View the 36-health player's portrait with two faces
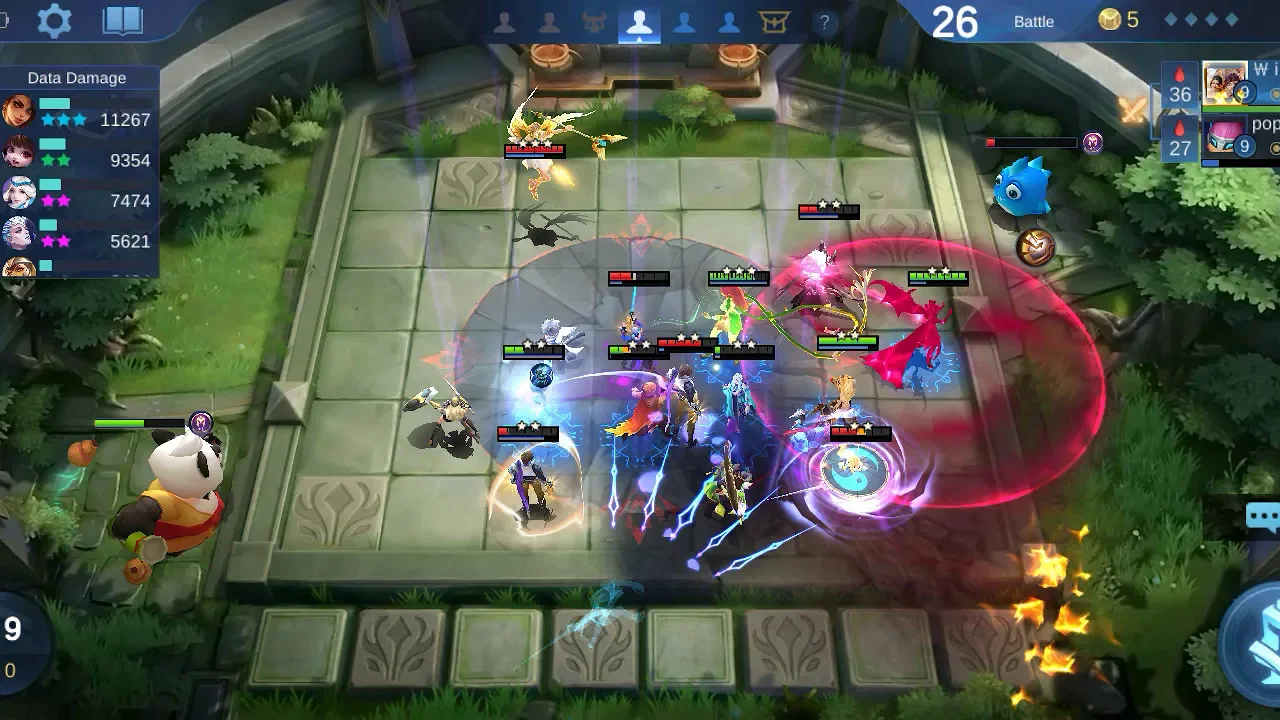Viewport: 1280px width, 720px height. coord(1225,84)
